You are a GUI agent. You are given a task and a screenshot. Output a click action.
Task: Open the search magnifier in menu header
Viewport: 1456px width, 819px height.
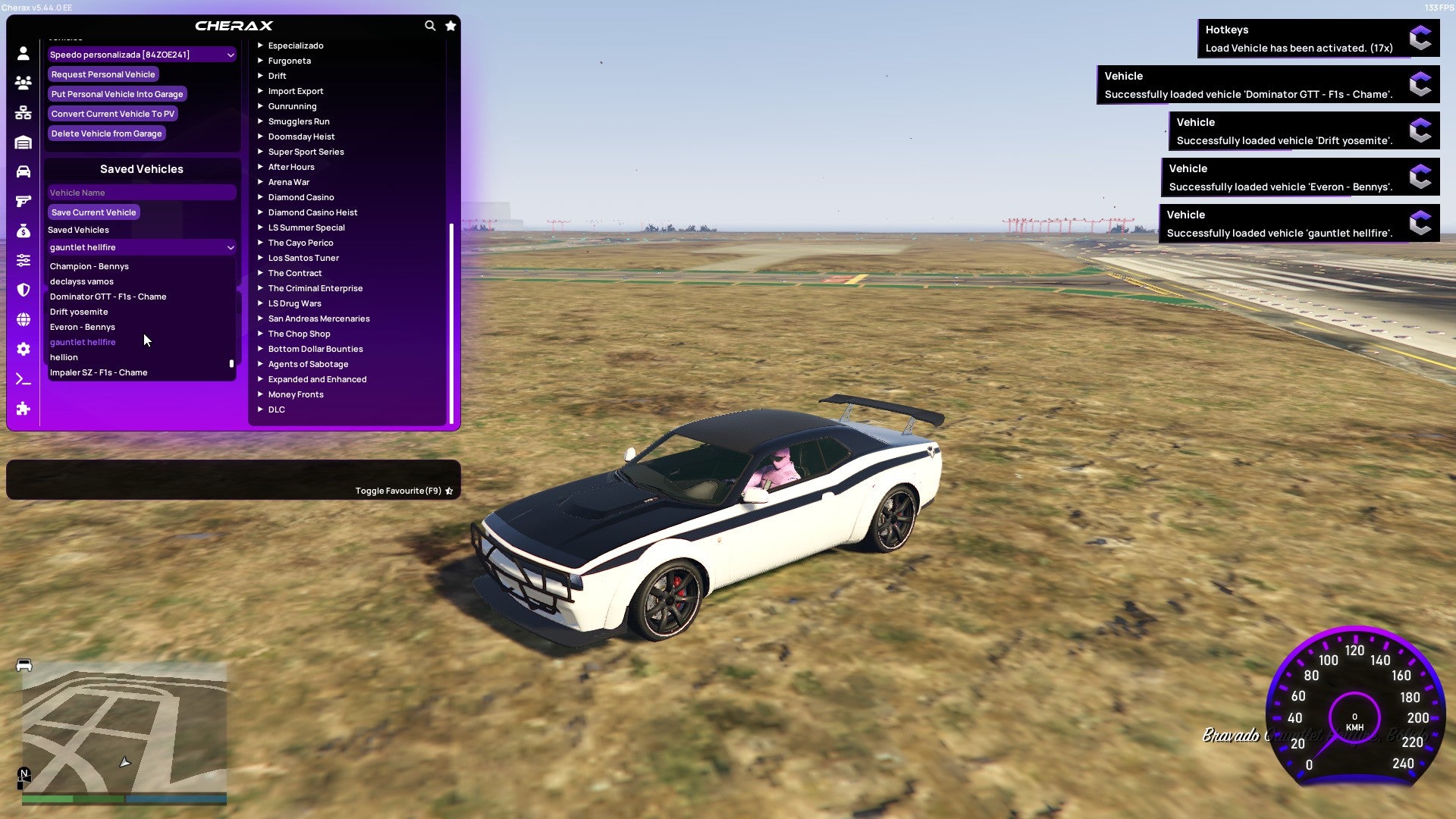tap(430, 25)
